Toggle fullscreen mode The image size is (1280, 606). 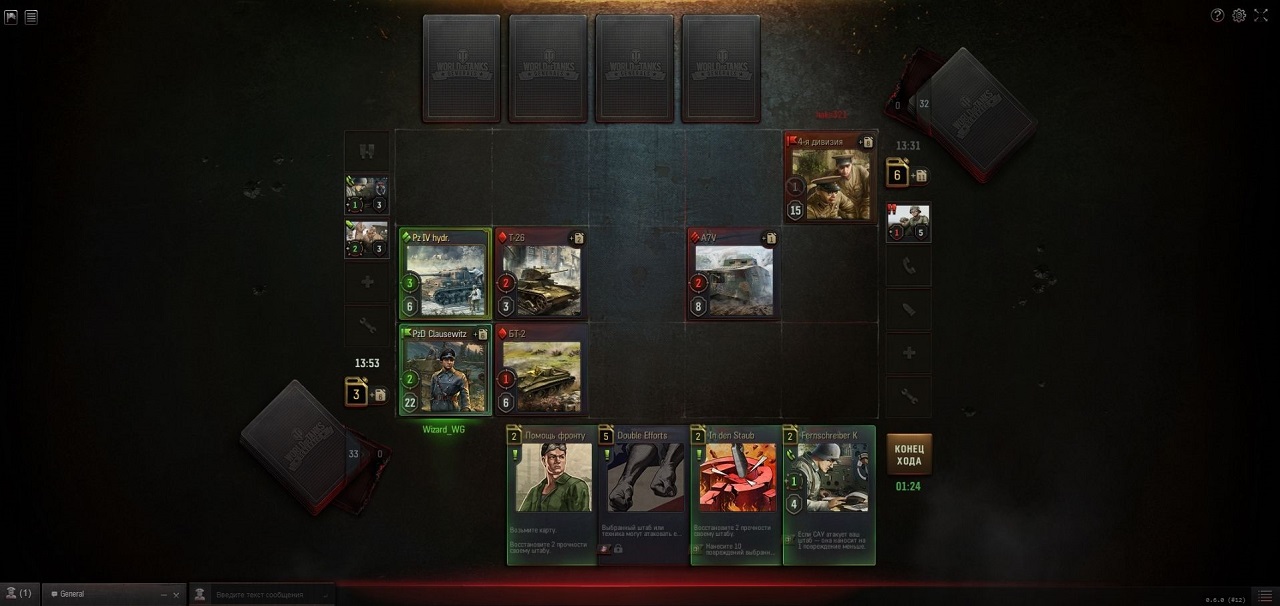pos(1261,15)
